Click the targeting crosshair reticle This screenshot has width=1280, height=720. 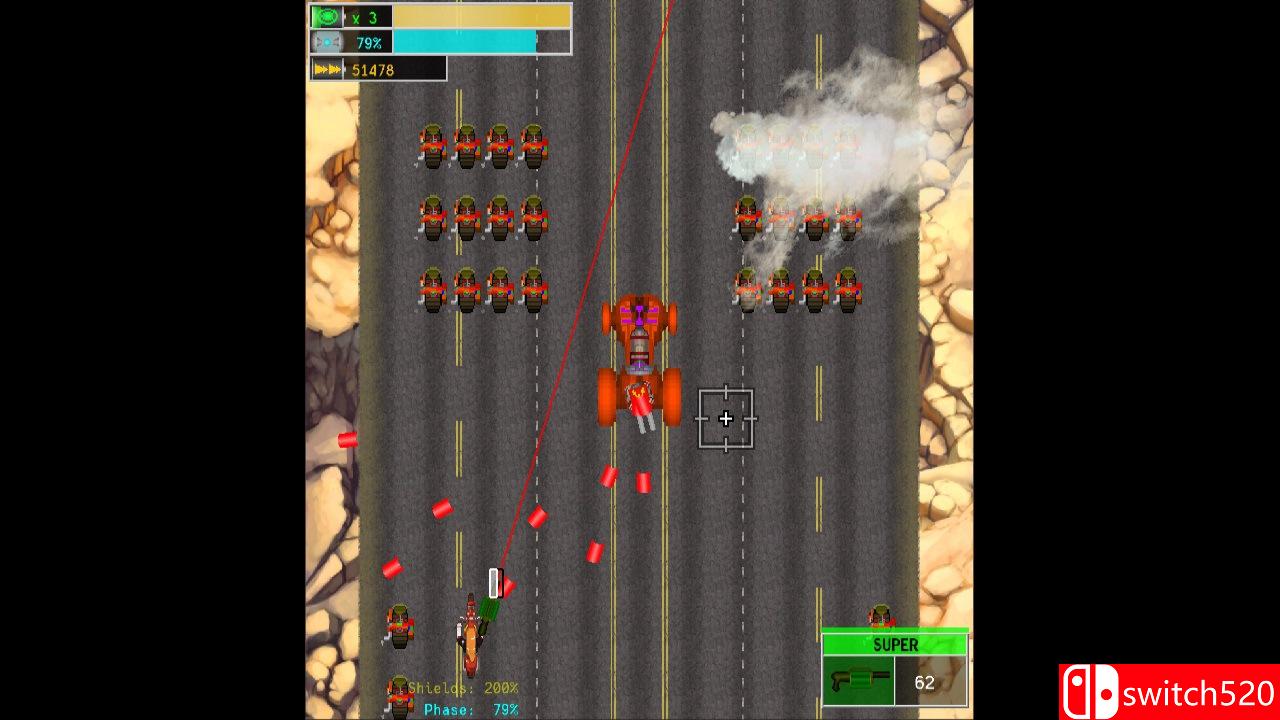pyautogui.click(x=726, y=419)
